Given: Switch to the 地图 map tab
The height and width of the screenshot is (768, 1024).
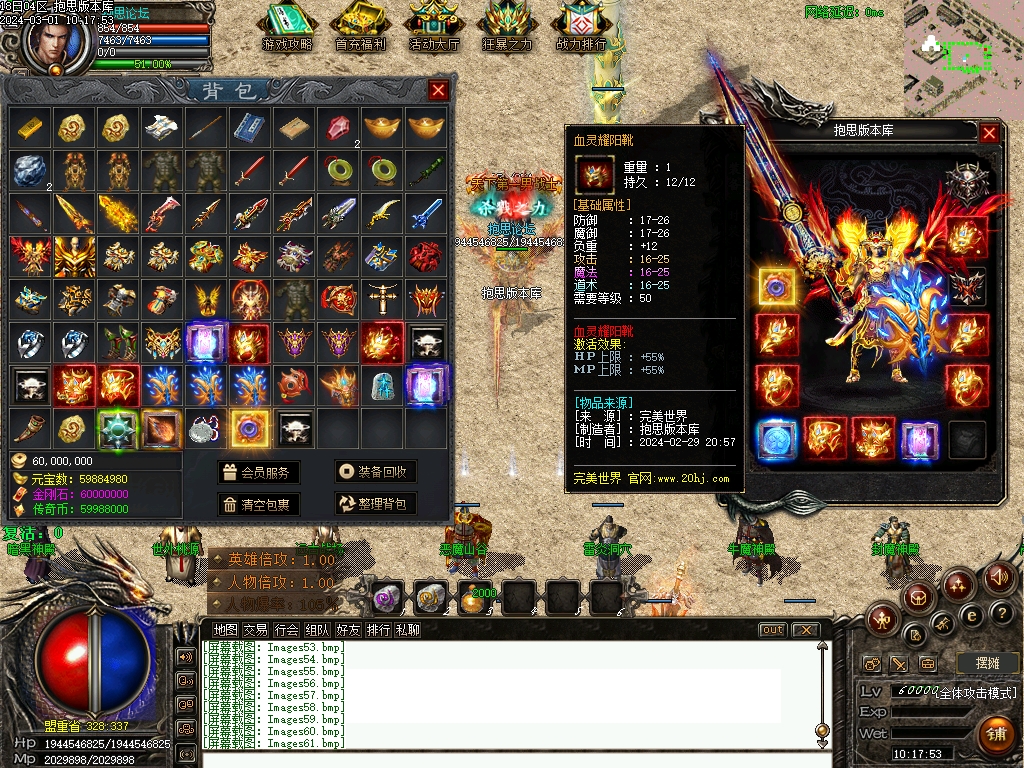Looking at the screenshot, I should [226, 630].
